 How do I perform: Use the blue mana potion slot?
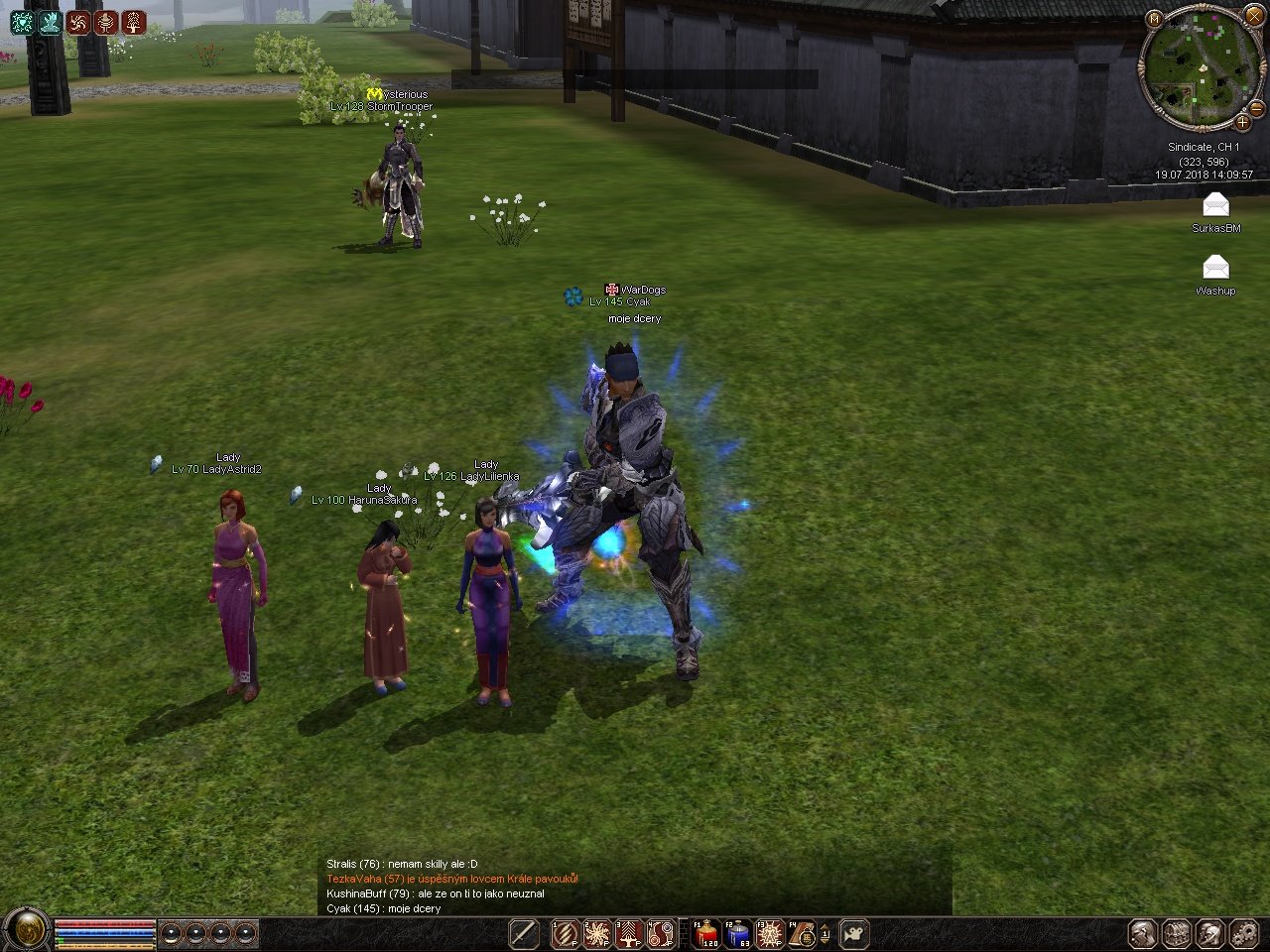pyautogui.click(x=738, y=934)
